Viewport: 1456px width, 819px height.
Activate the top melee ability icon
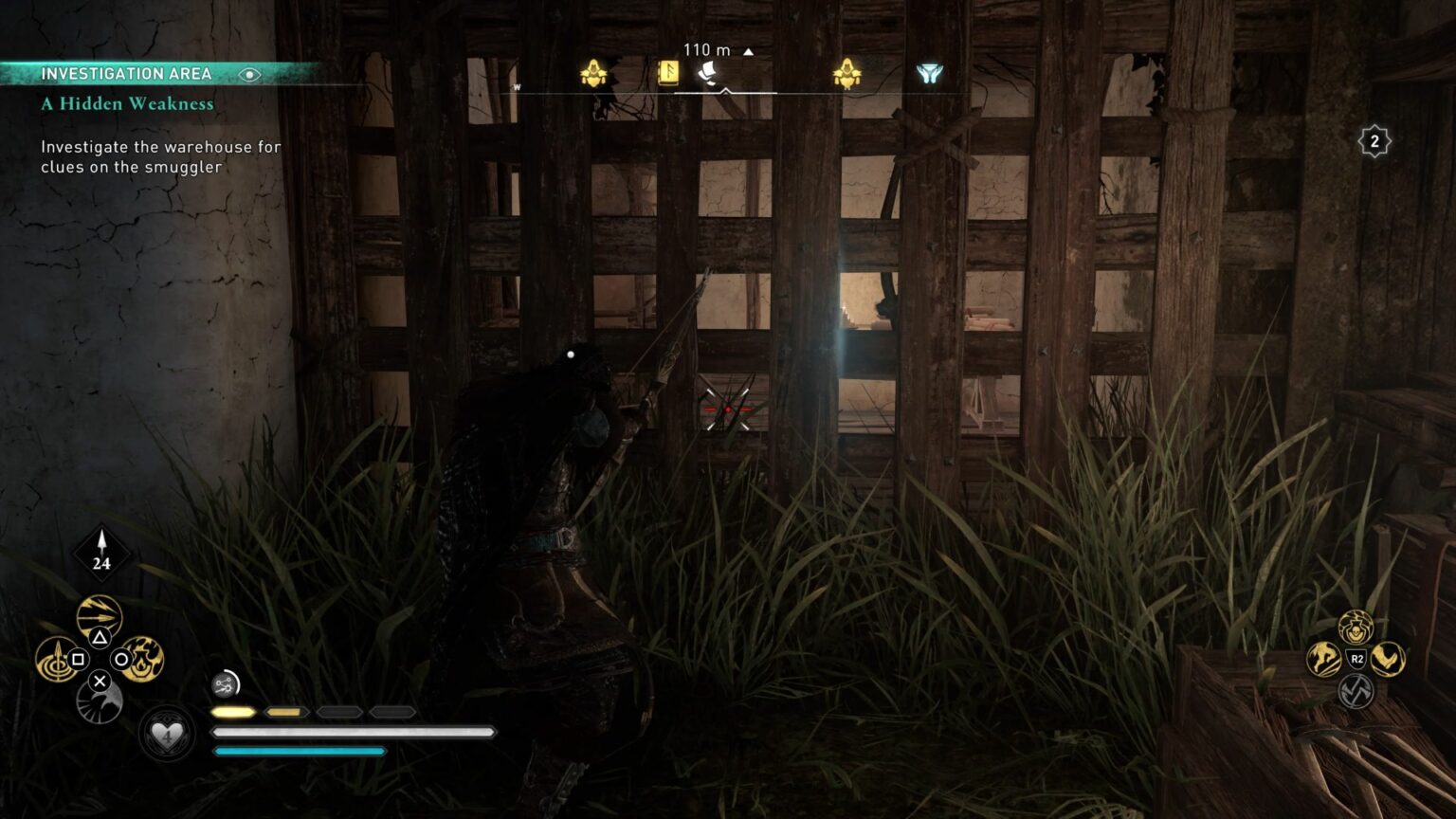(x=1356, y=627)
